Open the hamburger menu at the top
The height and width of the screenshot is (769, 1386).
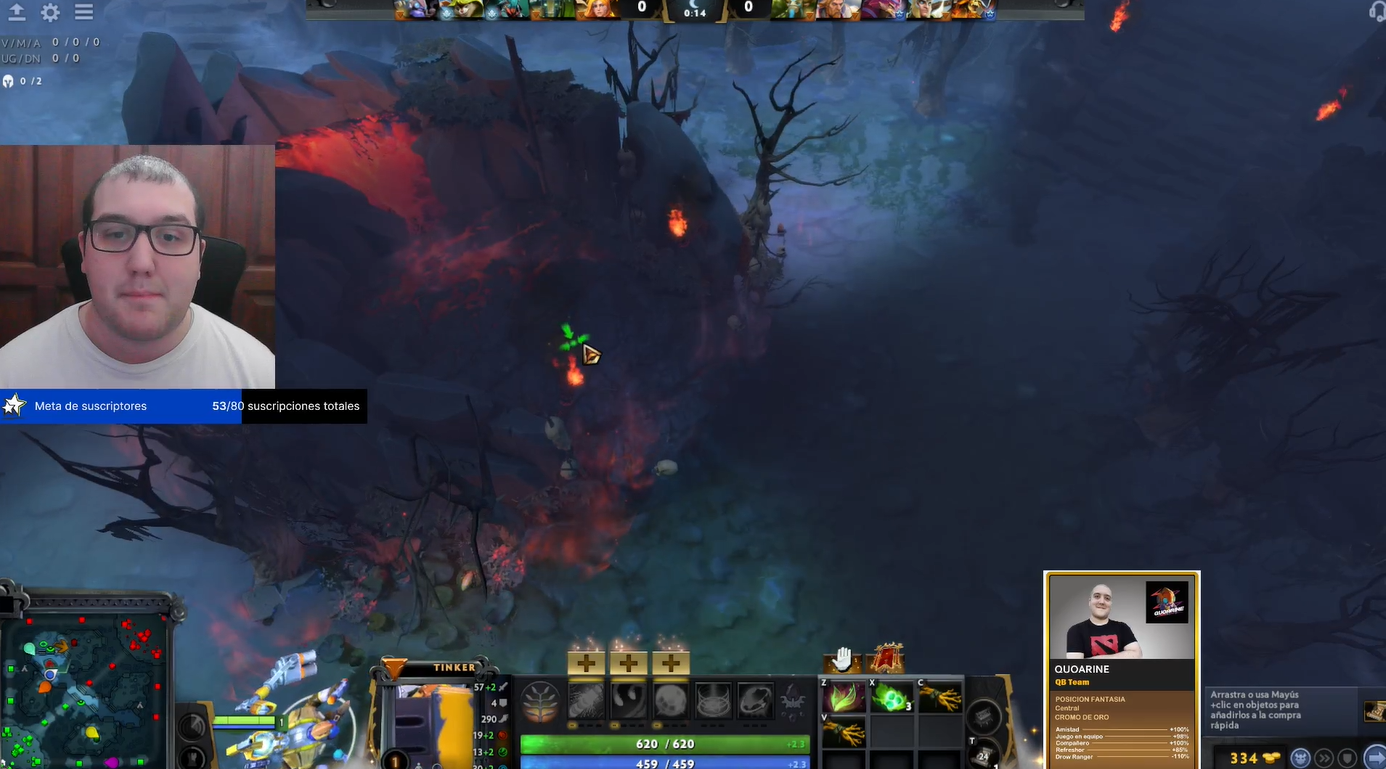coord(84,13)
